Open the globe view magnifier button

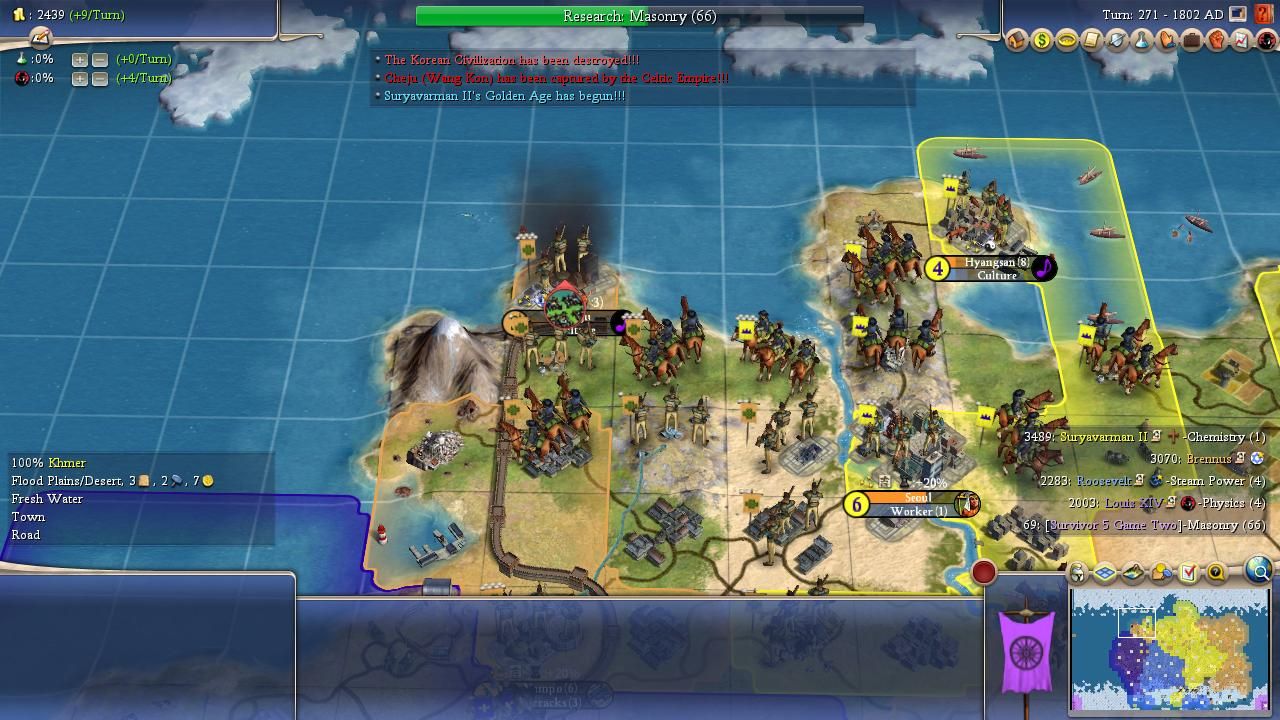(1259, 571)
